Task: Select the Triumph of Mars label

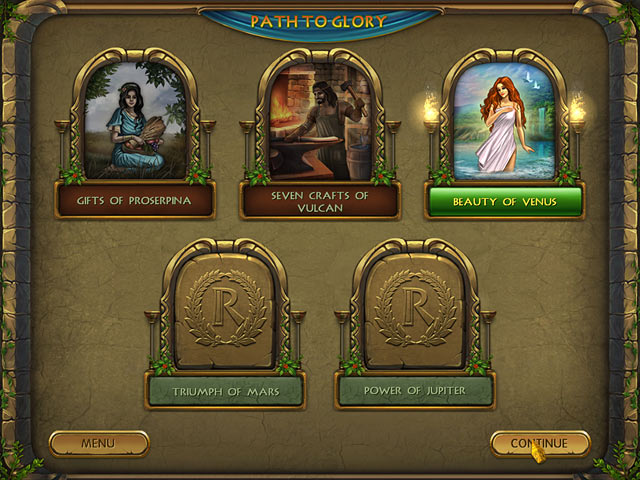Action: point(226,391)
